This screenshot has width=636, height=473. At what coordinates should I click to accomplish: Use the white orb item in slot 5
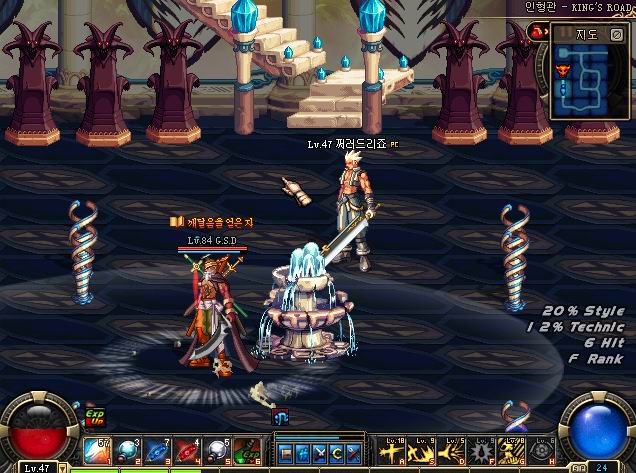point(217,452)
